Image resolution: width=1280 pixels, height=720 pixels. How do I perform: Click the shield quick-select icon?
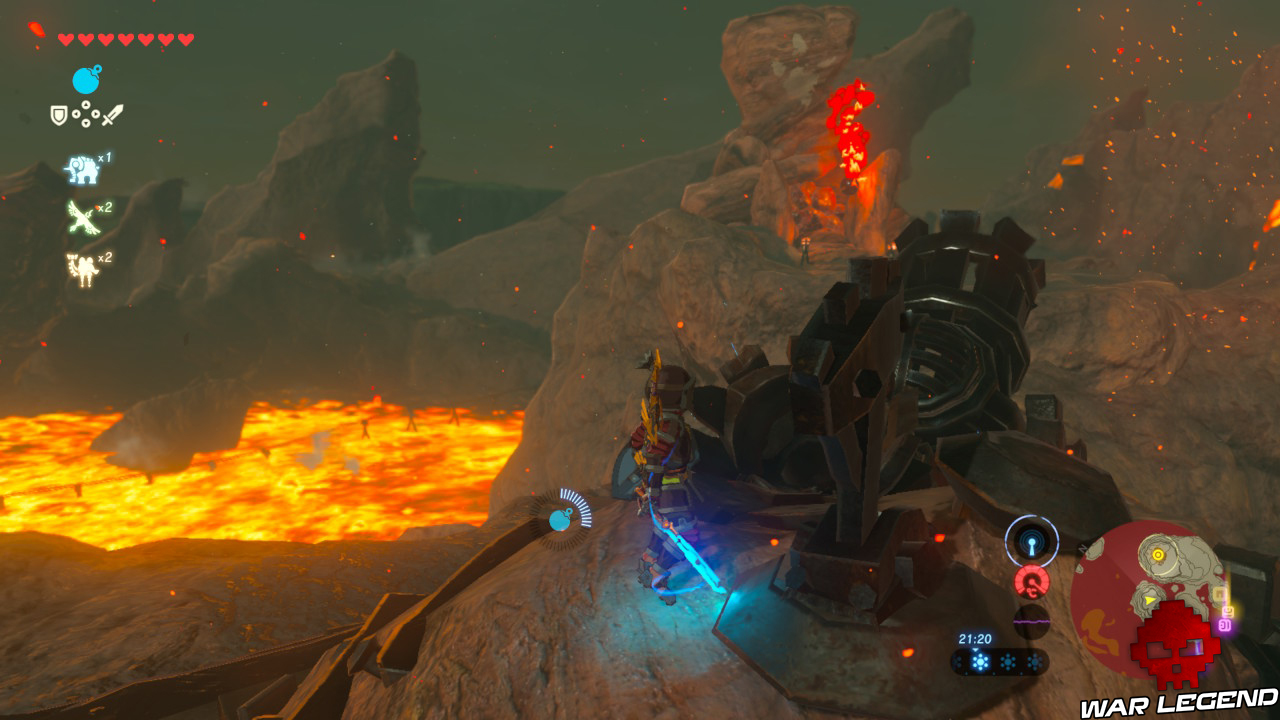coord(59,116)
